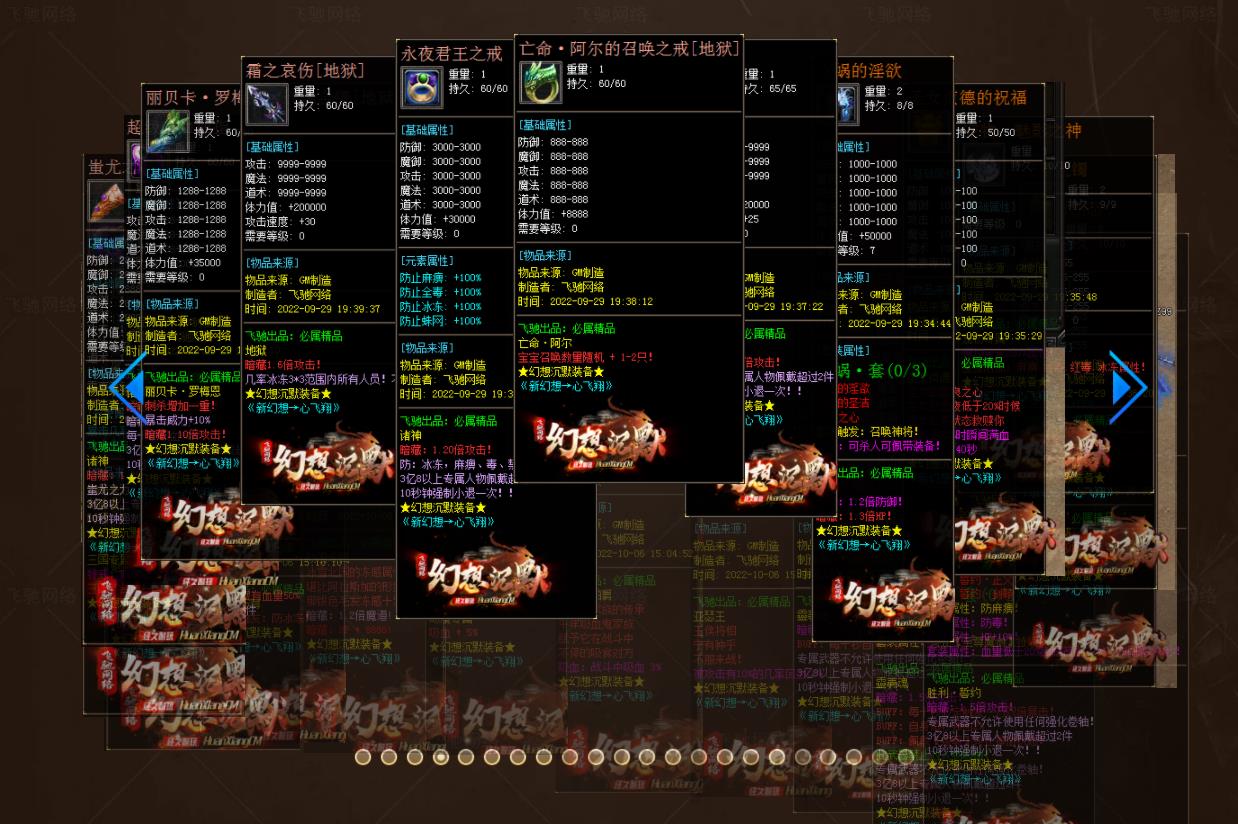Go to the previous item card

click(128, 387)
